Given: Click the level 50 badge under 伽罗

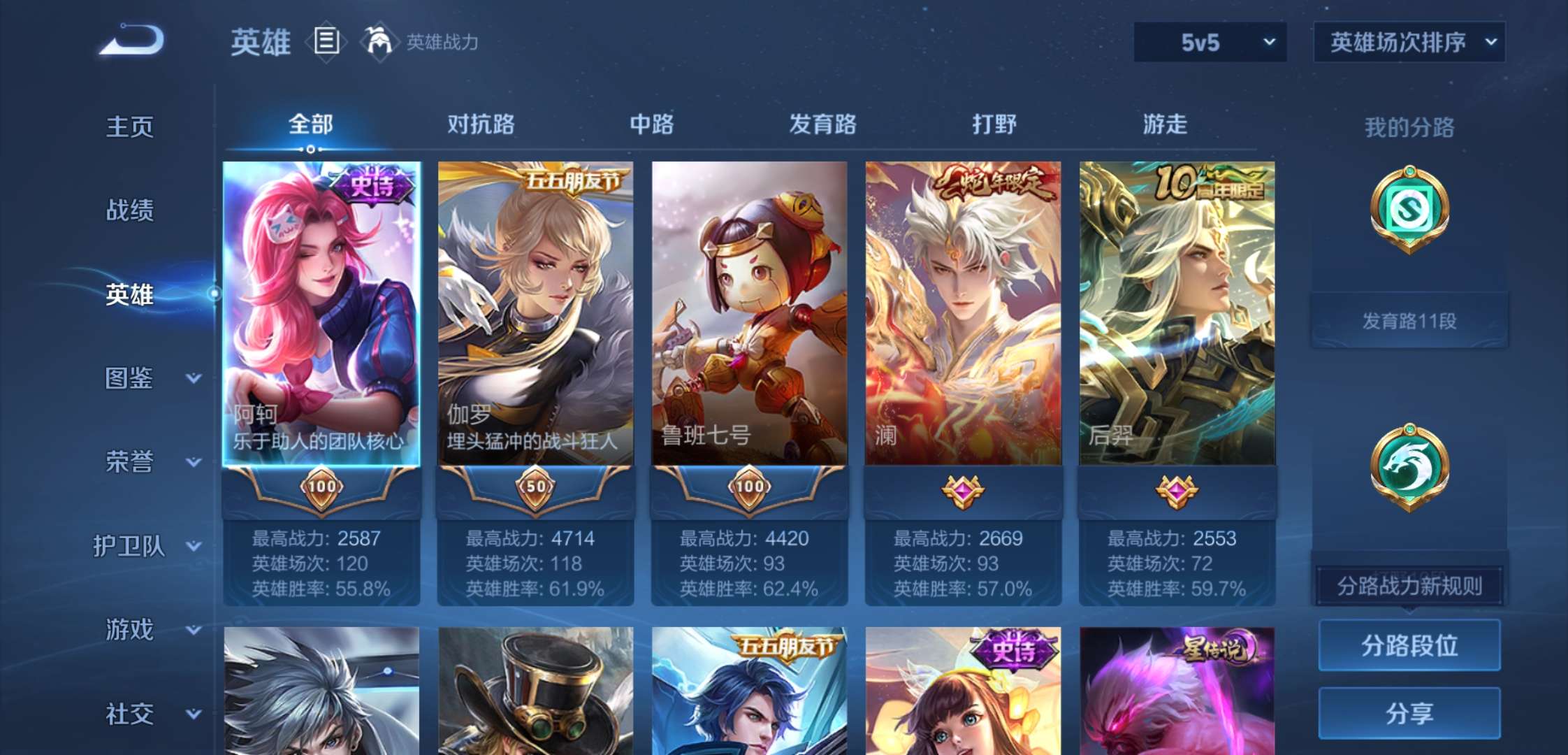Looking at the screenshot, I should pyautogui.click(x=537, y=487).
